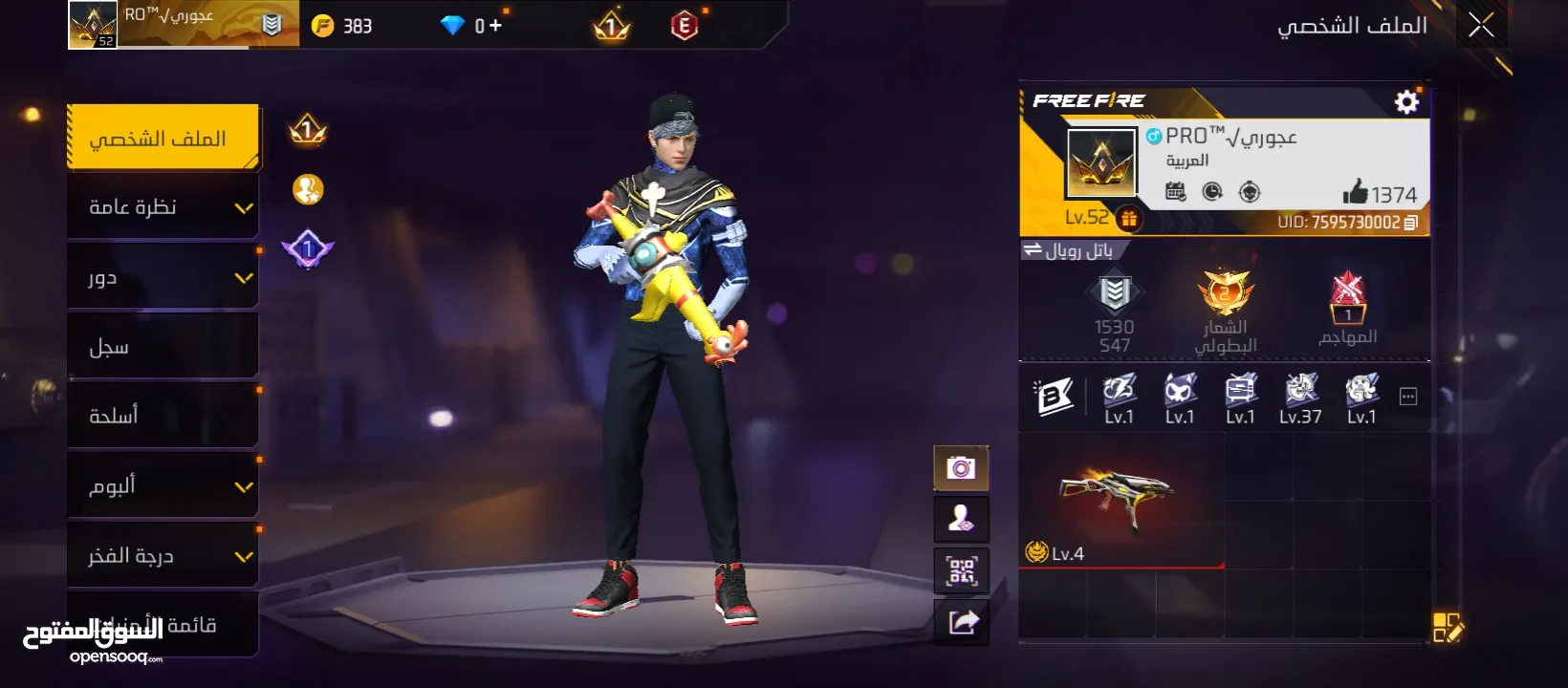Open profile settings gear icon
The image size is (1568, 688).
1406,102
